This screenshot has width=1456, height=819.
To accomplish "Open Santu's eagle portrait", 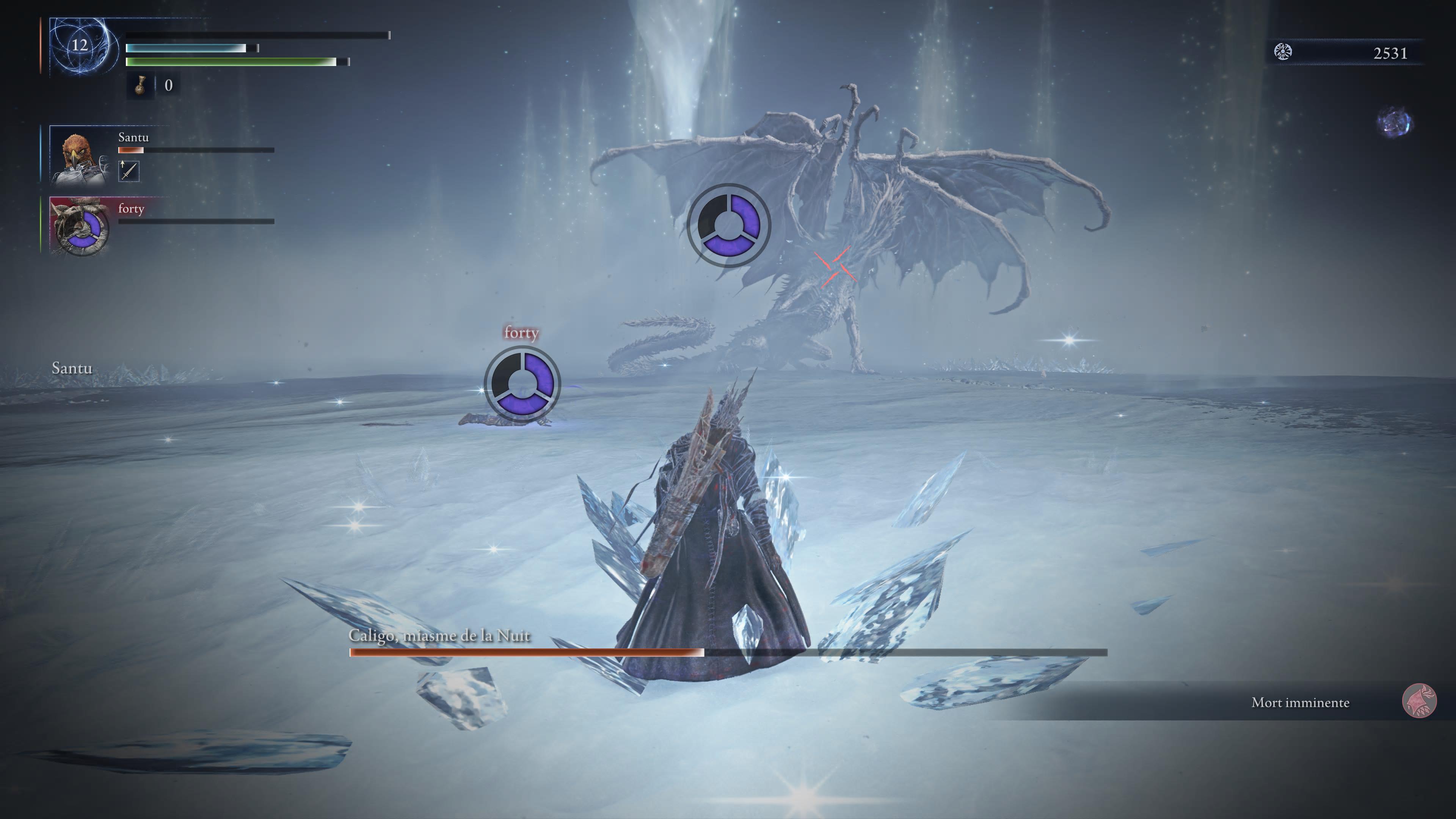I will 80,154.
